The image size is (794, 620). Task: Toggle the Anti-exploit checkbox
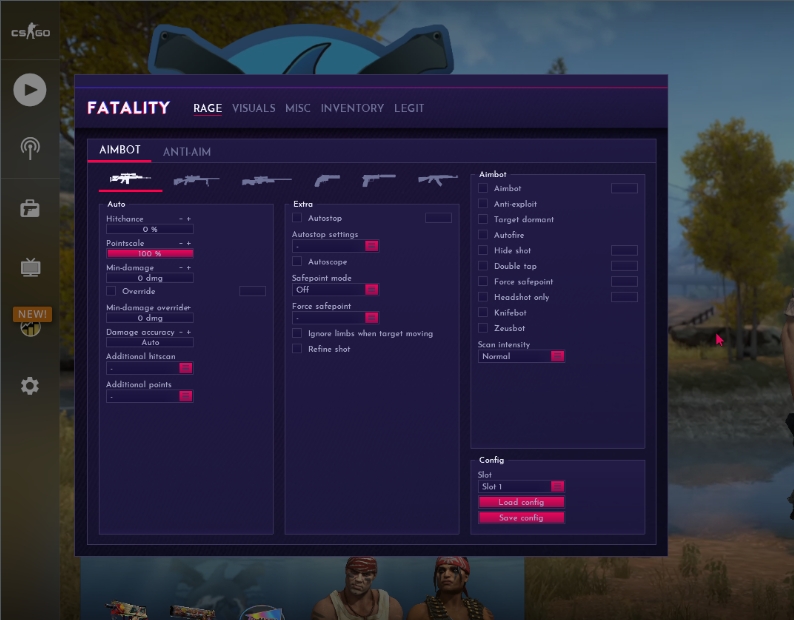coord(483,204)
